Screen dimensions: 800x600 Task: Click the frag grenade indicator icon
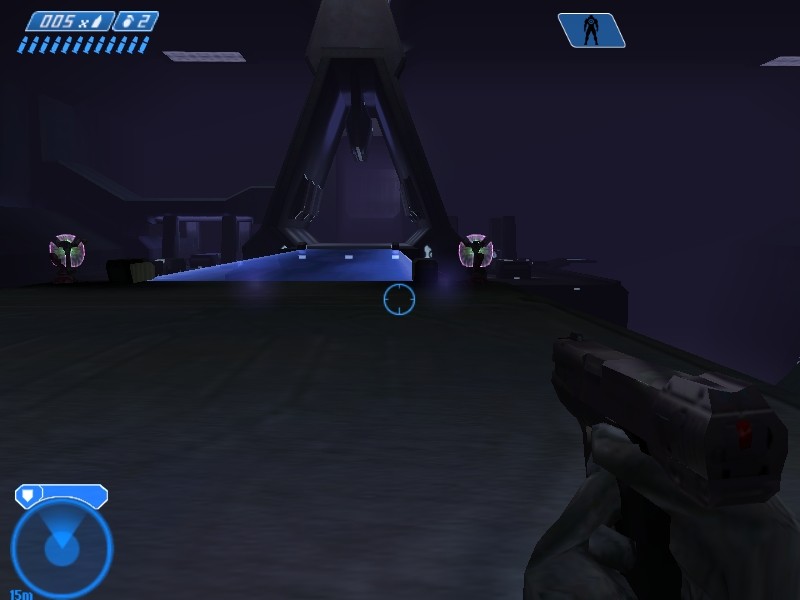coord(128,21)
